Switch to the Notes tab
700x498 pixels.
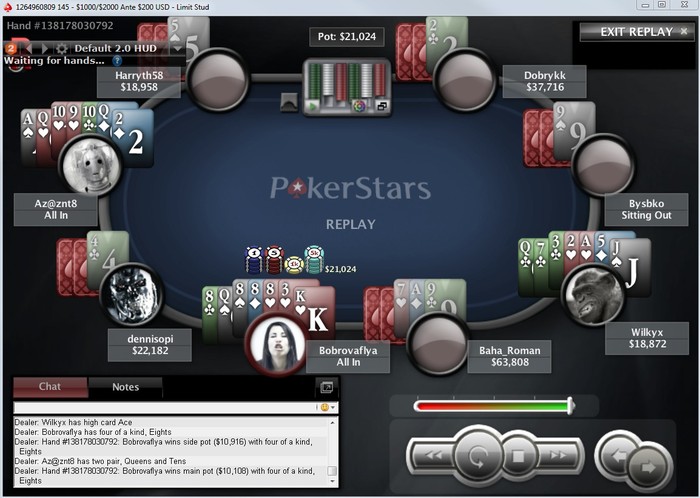pyautogui.click(x=125, y=387)
